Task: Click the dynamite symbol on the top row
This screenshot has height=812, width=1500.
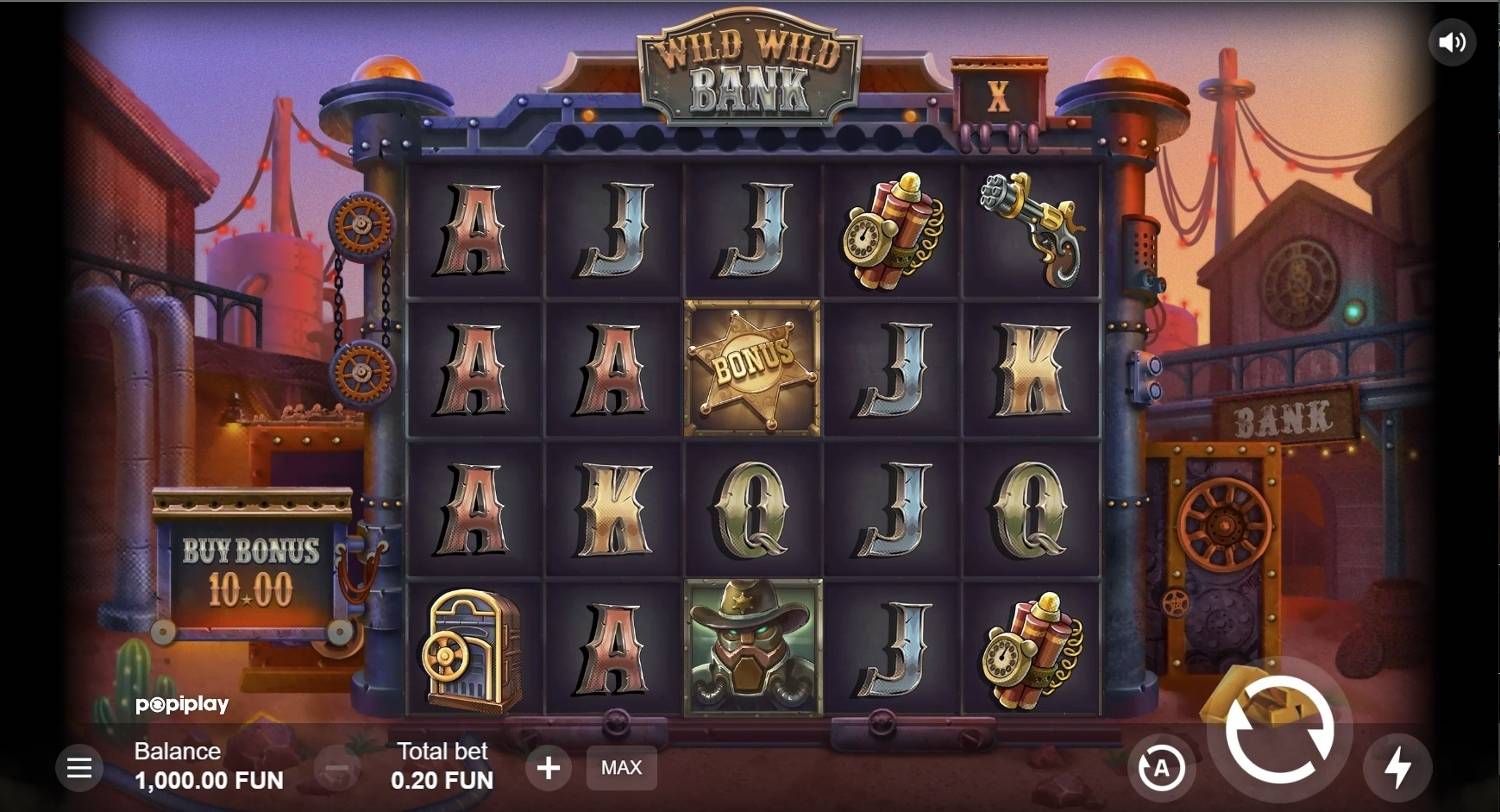Action: (893, 230)
